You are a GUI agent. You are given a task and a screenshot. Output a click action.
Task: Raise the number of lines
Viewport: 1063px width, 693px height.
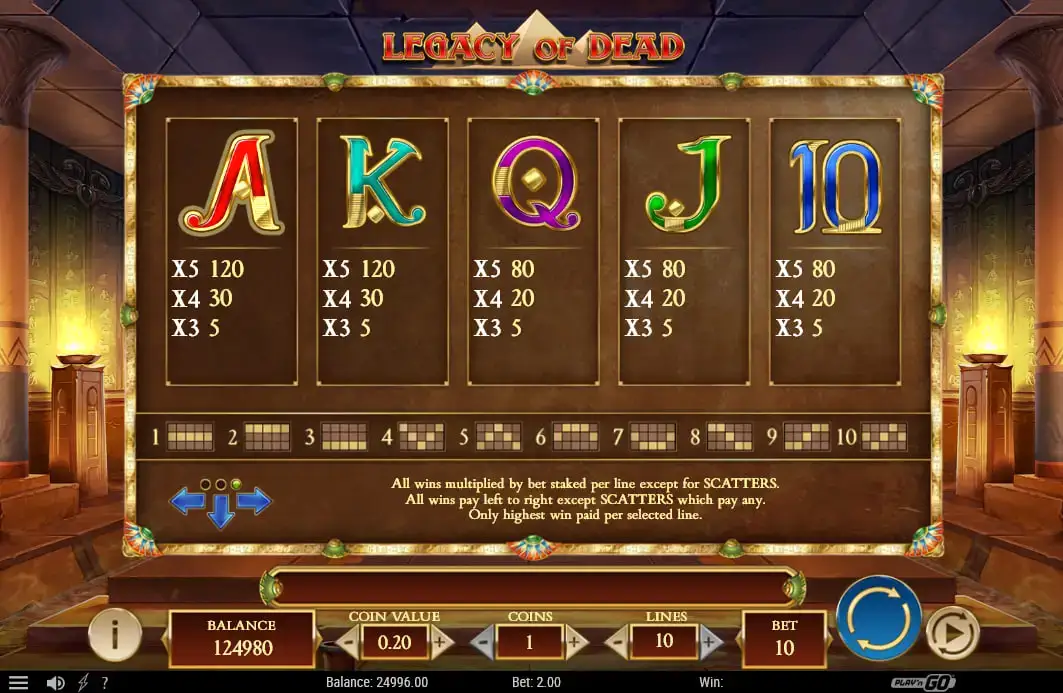pyautogui.click(x=710, y=642)
